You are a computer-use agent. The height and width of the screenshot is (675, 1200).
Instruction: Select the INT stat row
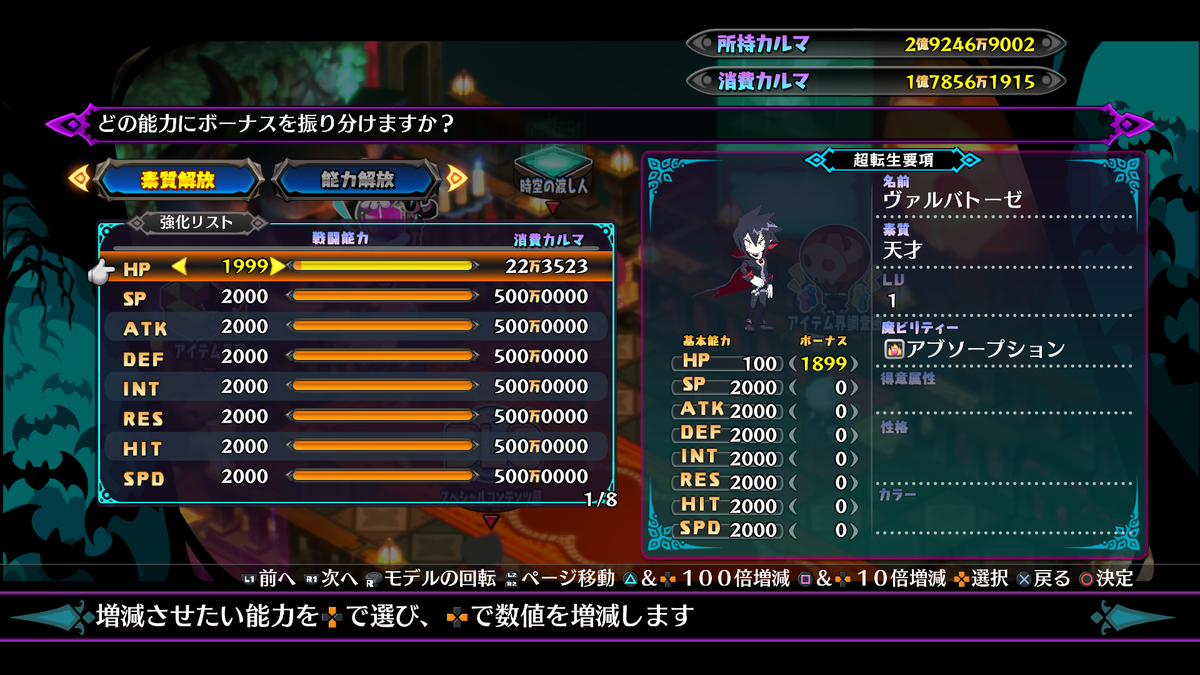(355, 387)
